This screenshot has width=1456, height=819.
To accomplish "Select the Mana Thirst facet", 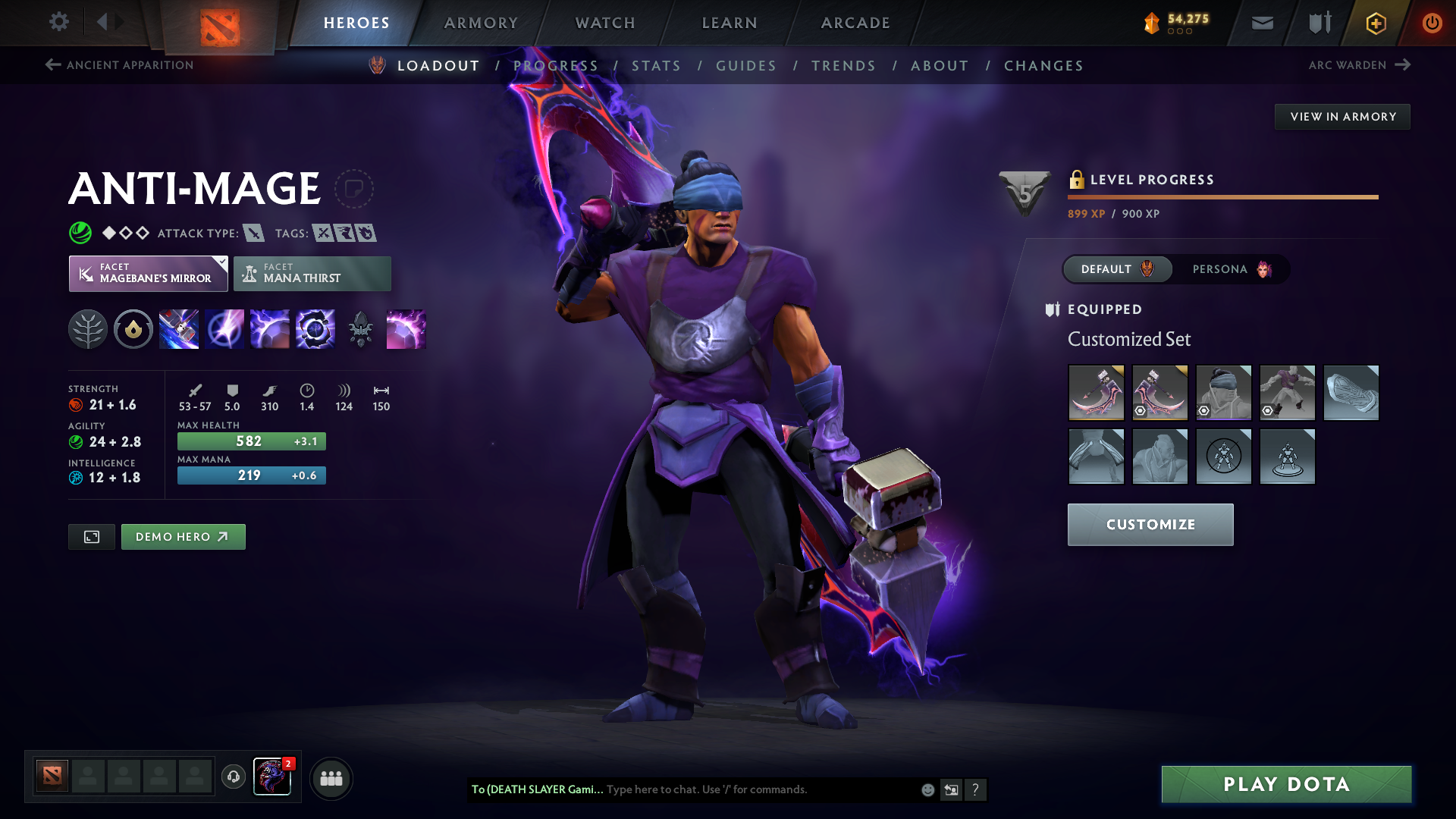I will [x=312, y=273].
